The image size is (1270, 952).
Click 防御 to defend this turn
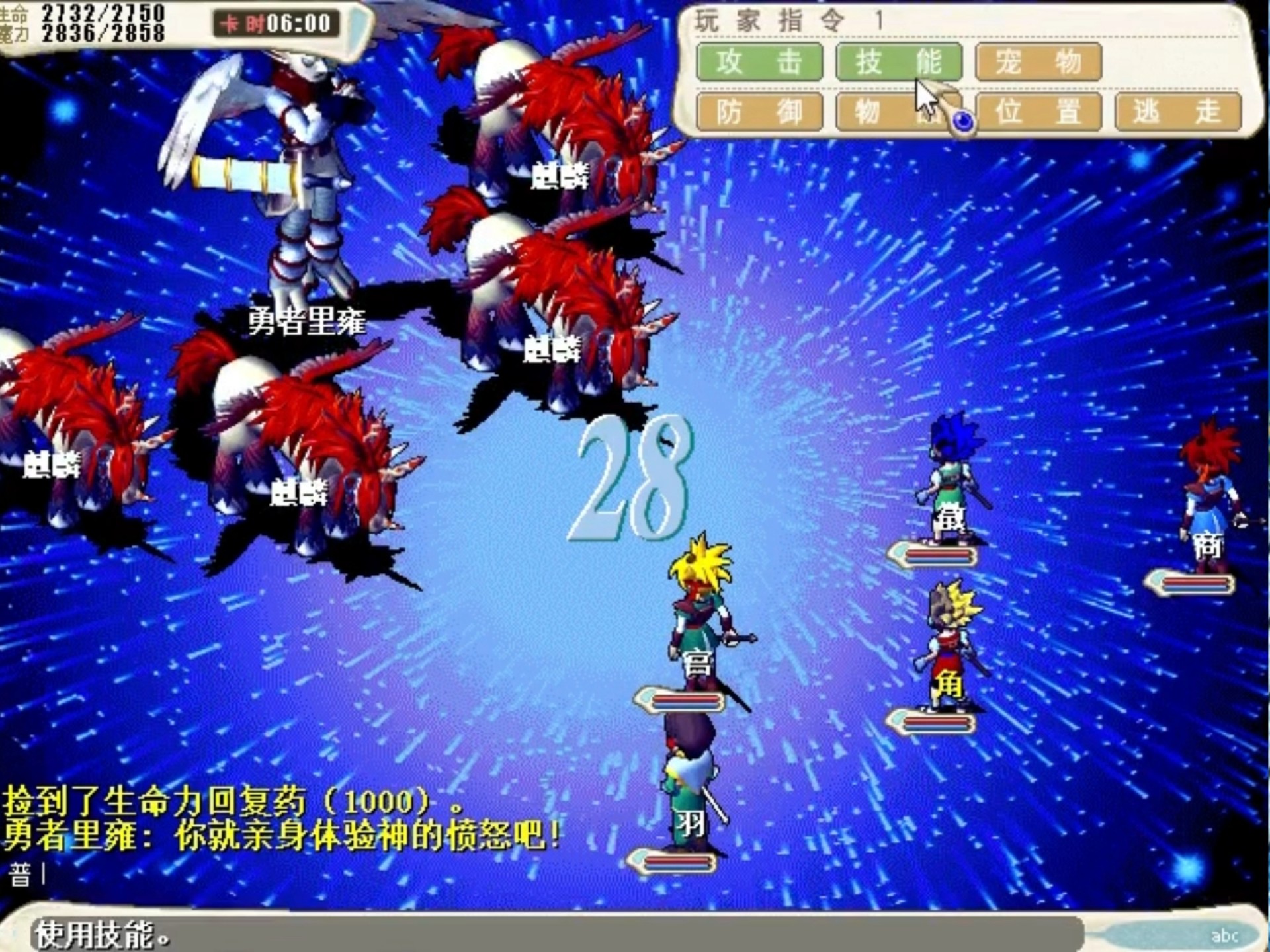click(x=759, y=112)
